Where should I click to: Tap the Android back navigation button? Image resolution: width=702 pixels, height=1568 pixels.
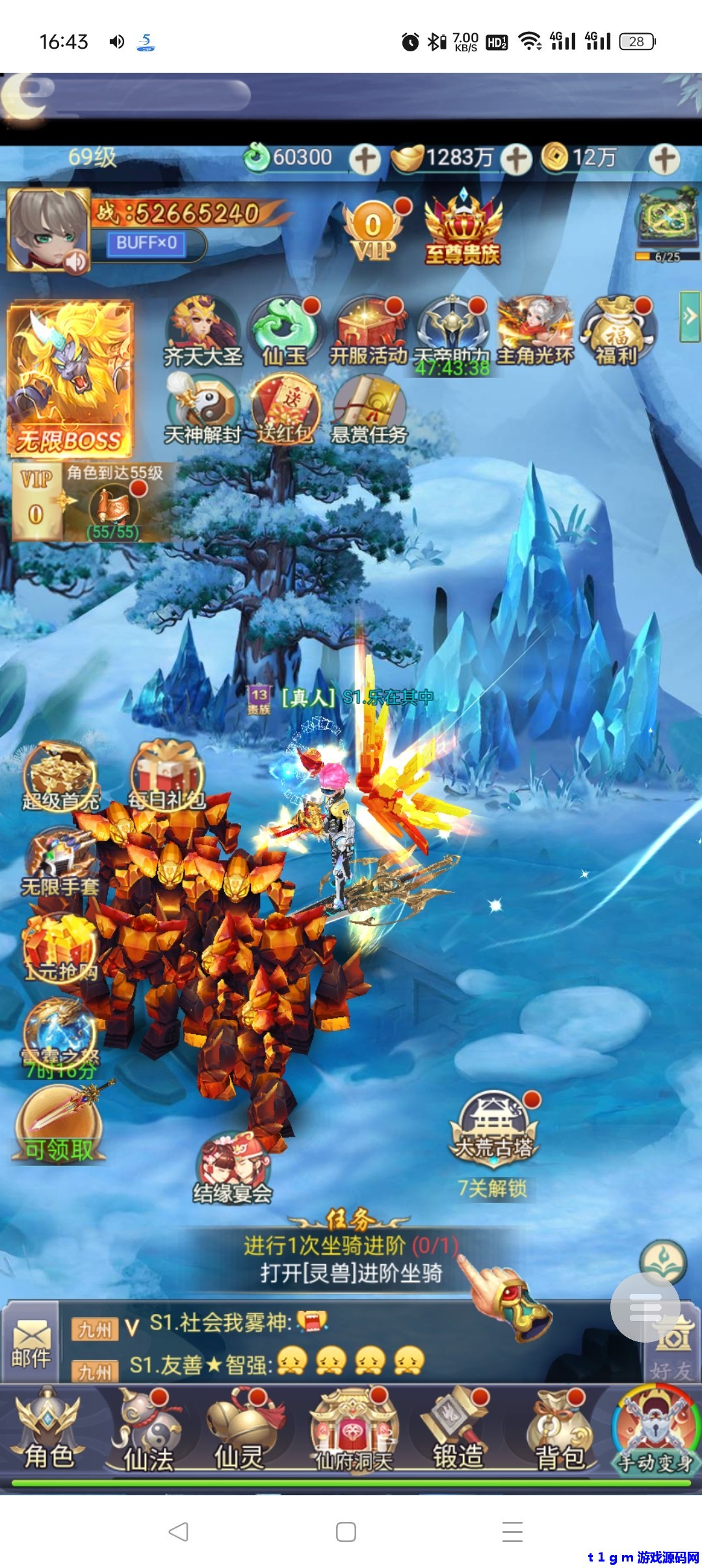pyautogui.click(x=179, y=1532)
